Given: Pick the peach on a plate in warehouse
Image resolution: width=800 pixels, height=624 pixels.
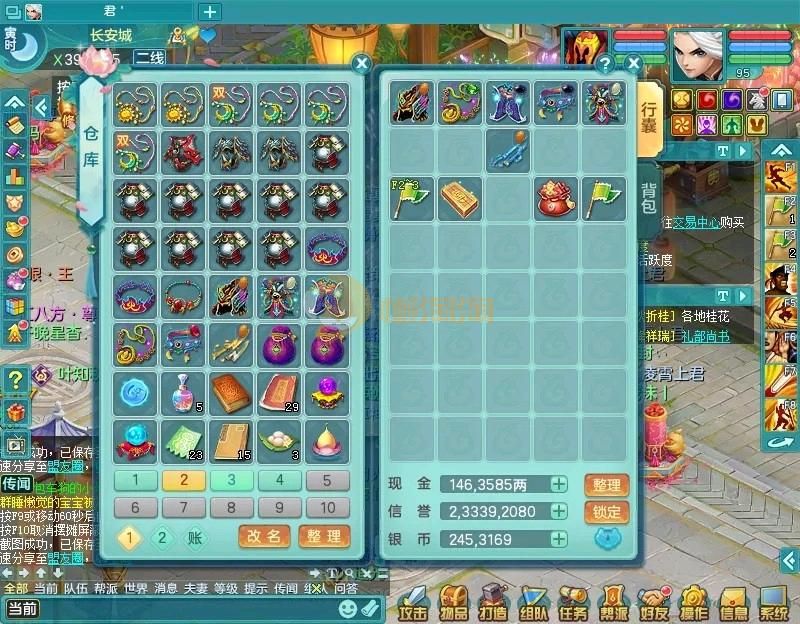Looking at the screenshot, I should (x=327, y=439).
